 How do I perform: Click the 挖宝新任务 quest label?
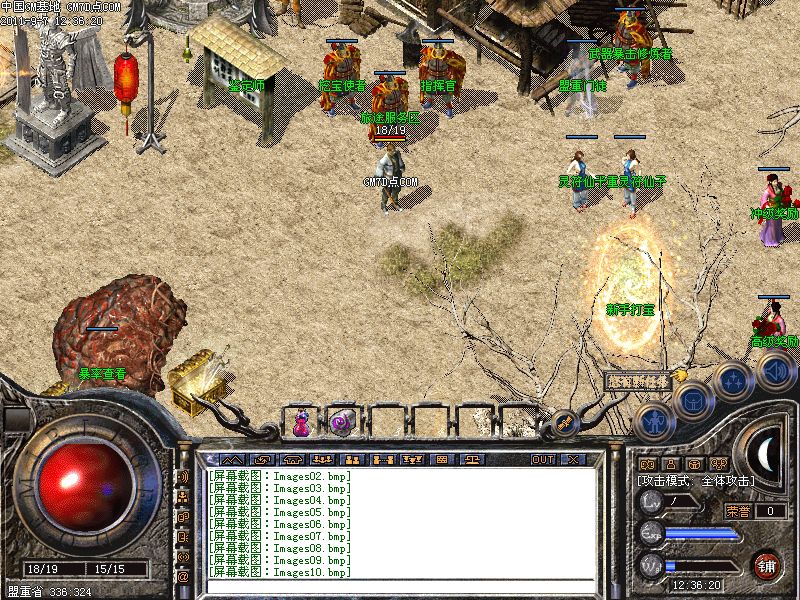click(x=640, y=380)
